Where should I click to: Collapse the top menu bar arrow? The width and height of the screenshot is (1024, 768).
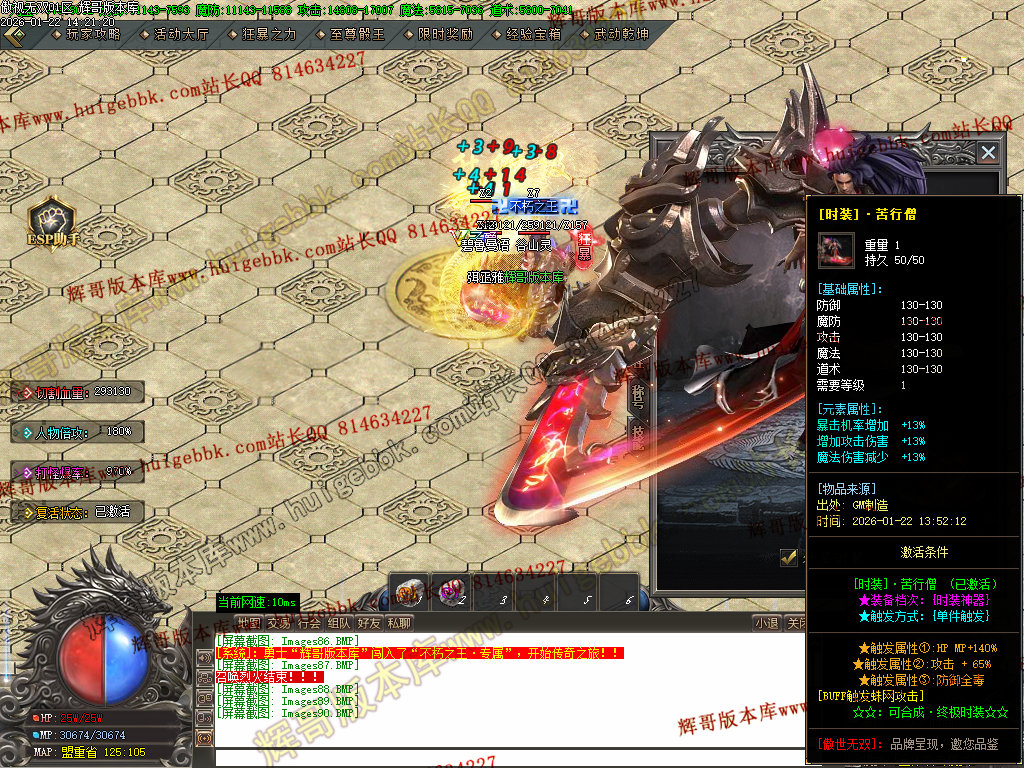pyautogui.click(x=14, y=34)
